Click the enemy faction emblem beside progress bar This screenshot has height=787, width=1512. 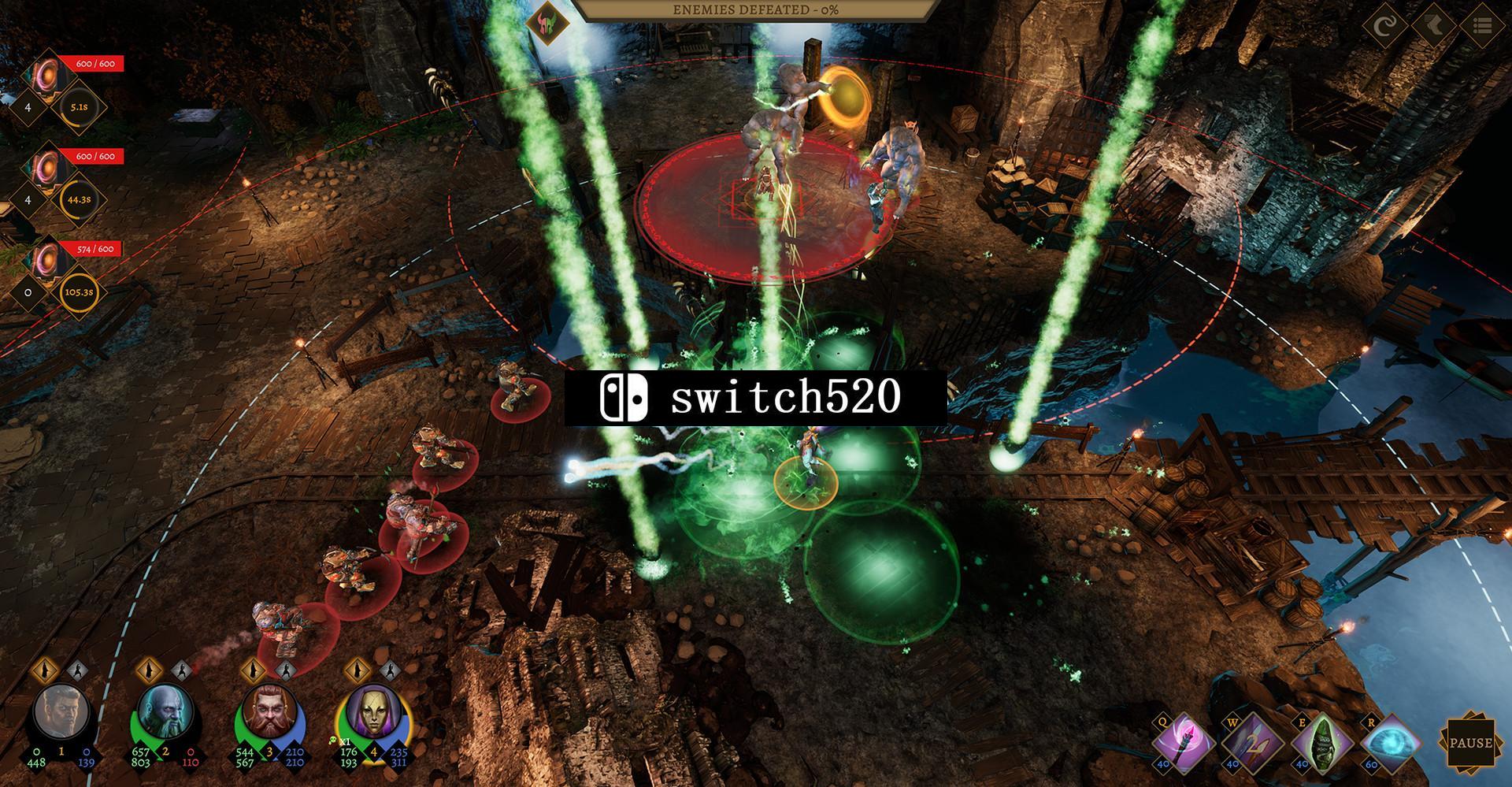548,23
